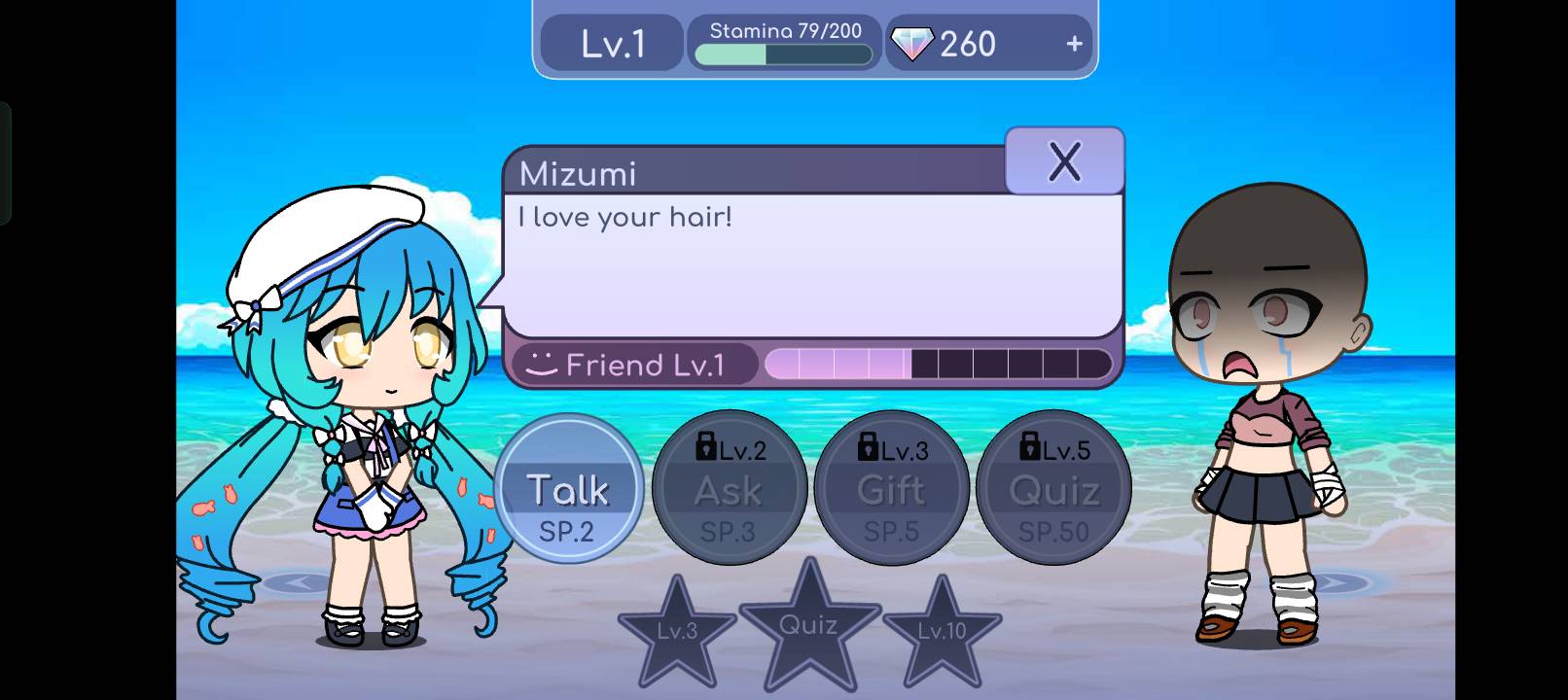The image size is (1568, 700).
Task: Select the Lv.10 star
Action: point(942,633)
